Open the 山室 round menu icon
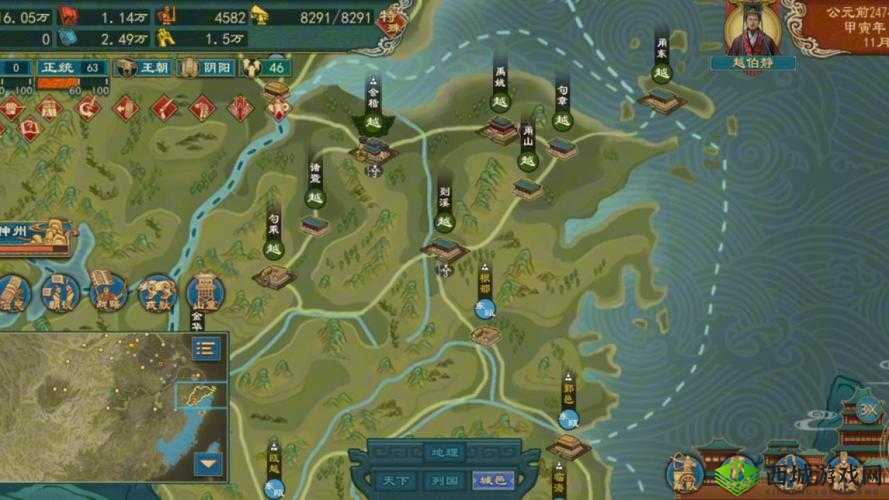The image size is (889, 500). (205, 293)
